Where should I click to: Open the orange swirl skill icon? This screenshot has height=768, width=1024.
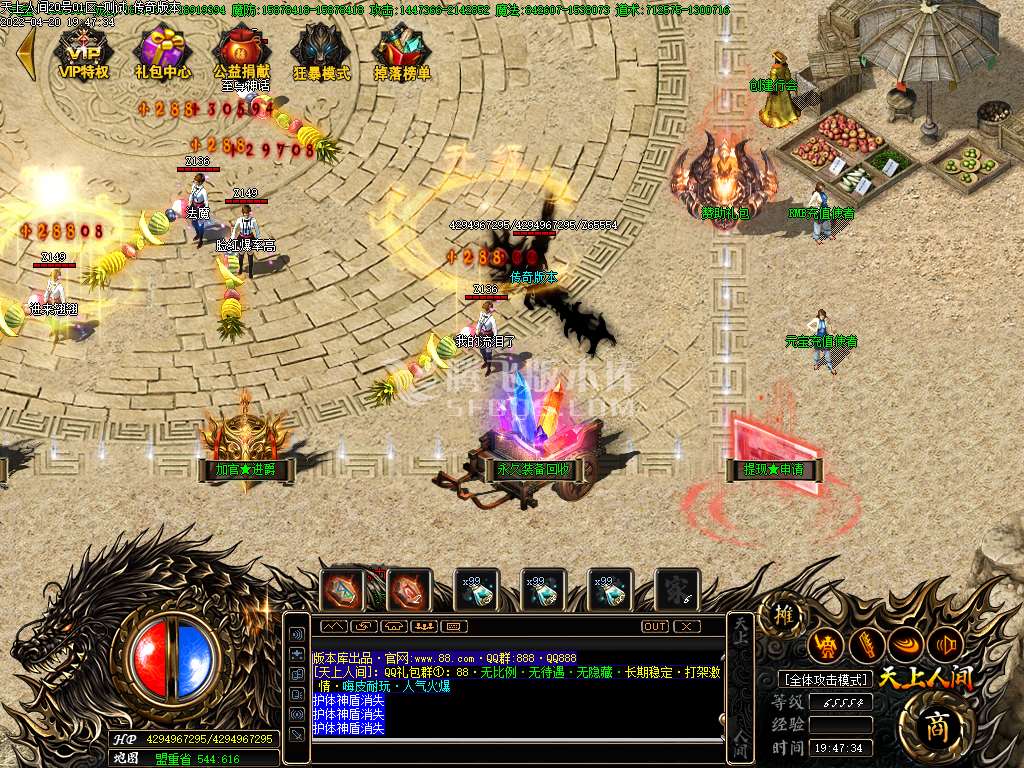[x=906, y=645]
